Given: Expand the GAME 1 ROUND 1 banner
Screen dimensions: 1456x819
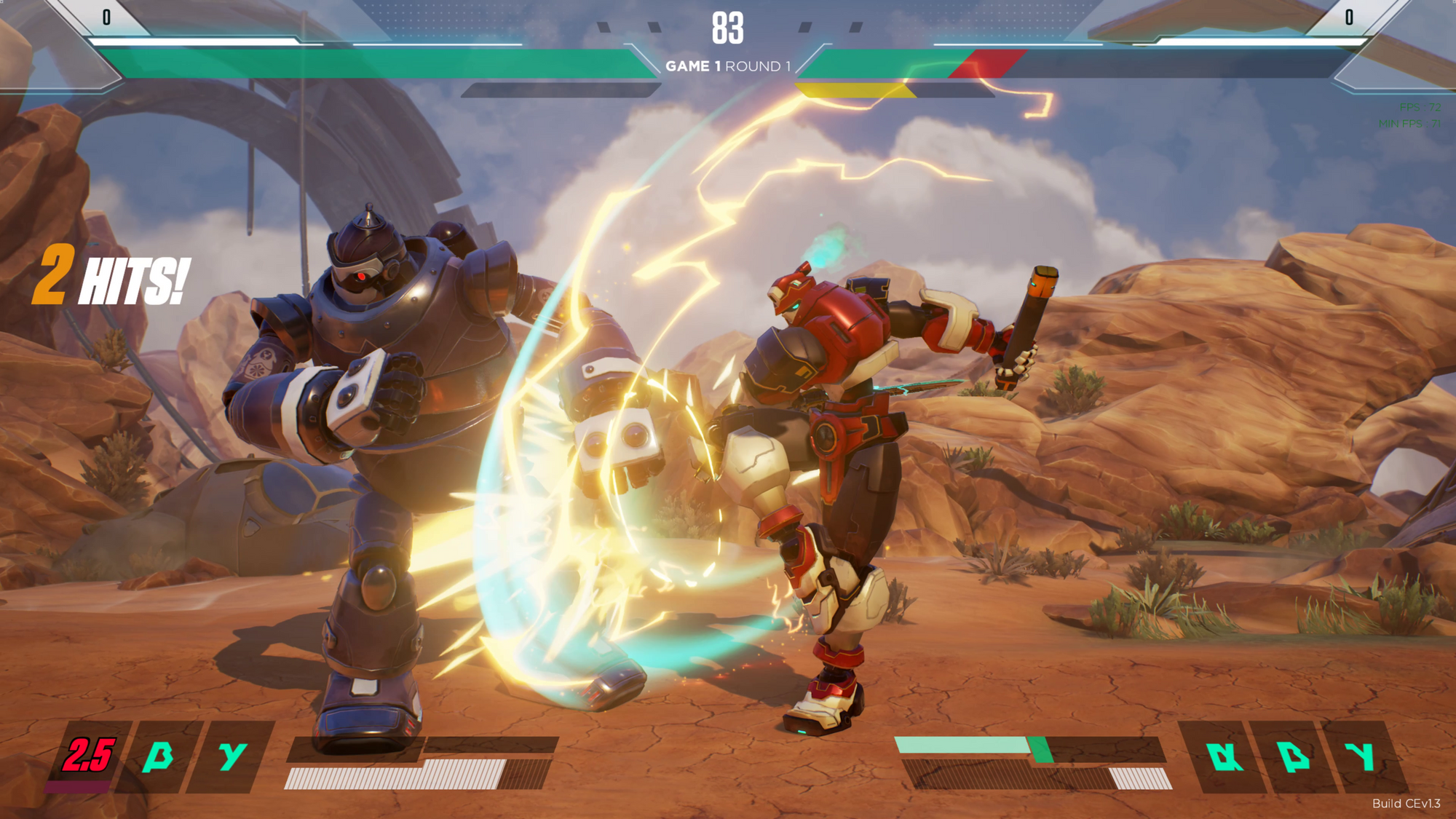Looking at the screenshot, I should click(x=728, y=66).
